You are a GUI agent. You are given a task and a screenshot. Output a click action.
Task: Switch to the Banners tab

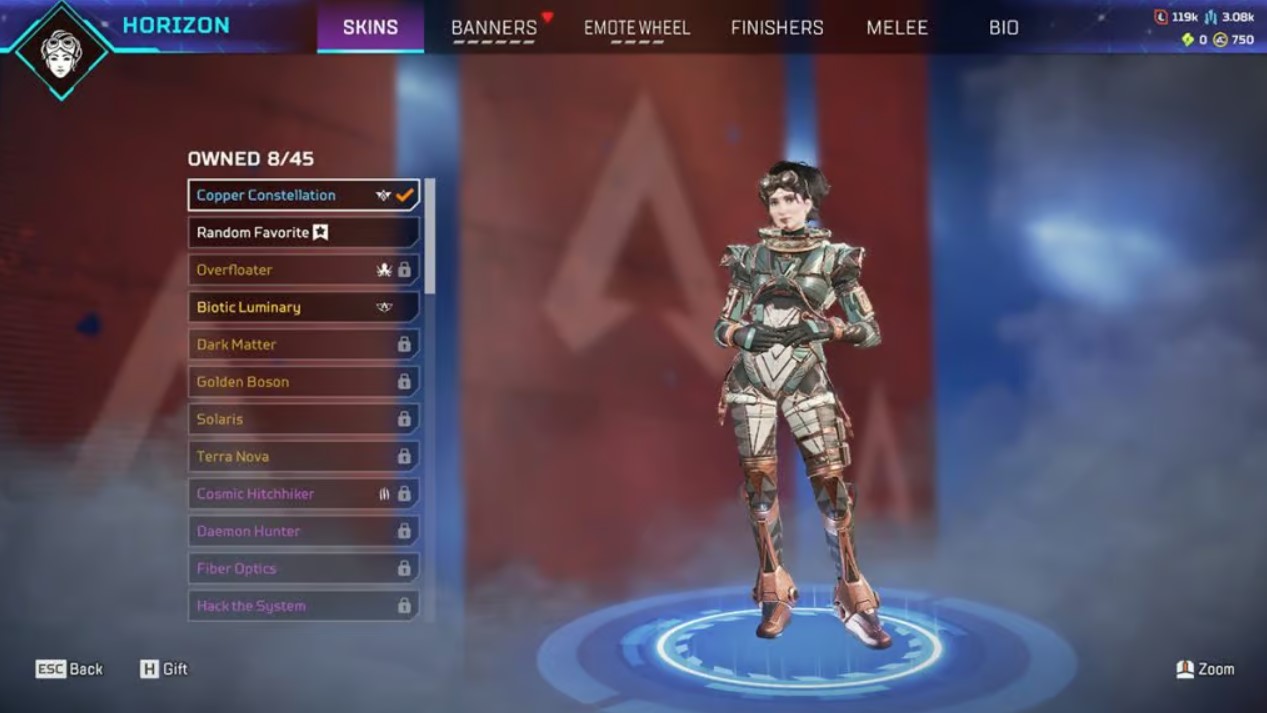[494, 28]
